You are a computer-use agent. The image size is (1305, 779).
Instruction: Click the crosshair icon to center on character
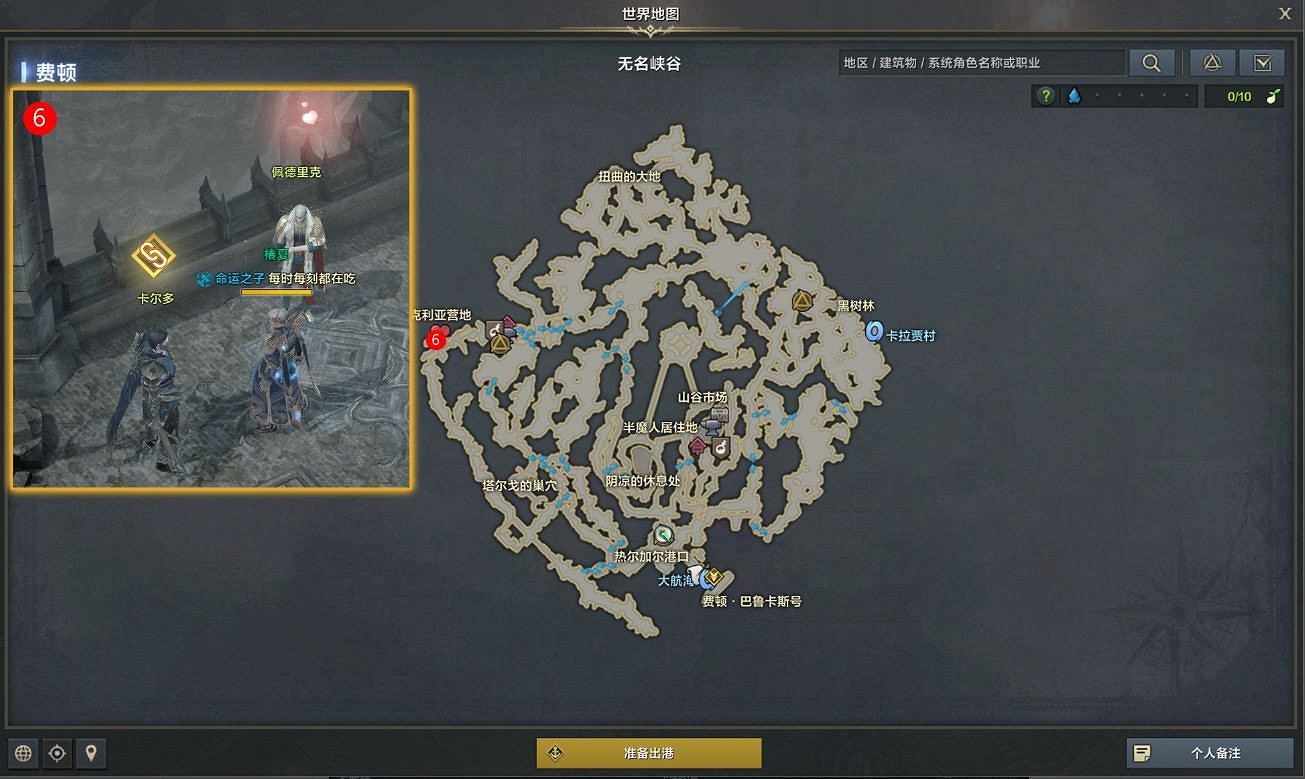(56, 753)
